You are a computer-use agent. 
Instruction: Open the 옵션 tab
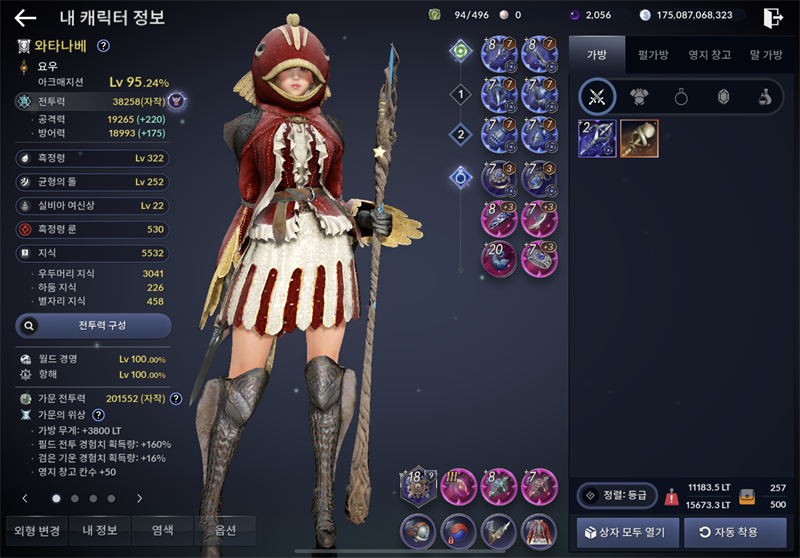point(226,530)
